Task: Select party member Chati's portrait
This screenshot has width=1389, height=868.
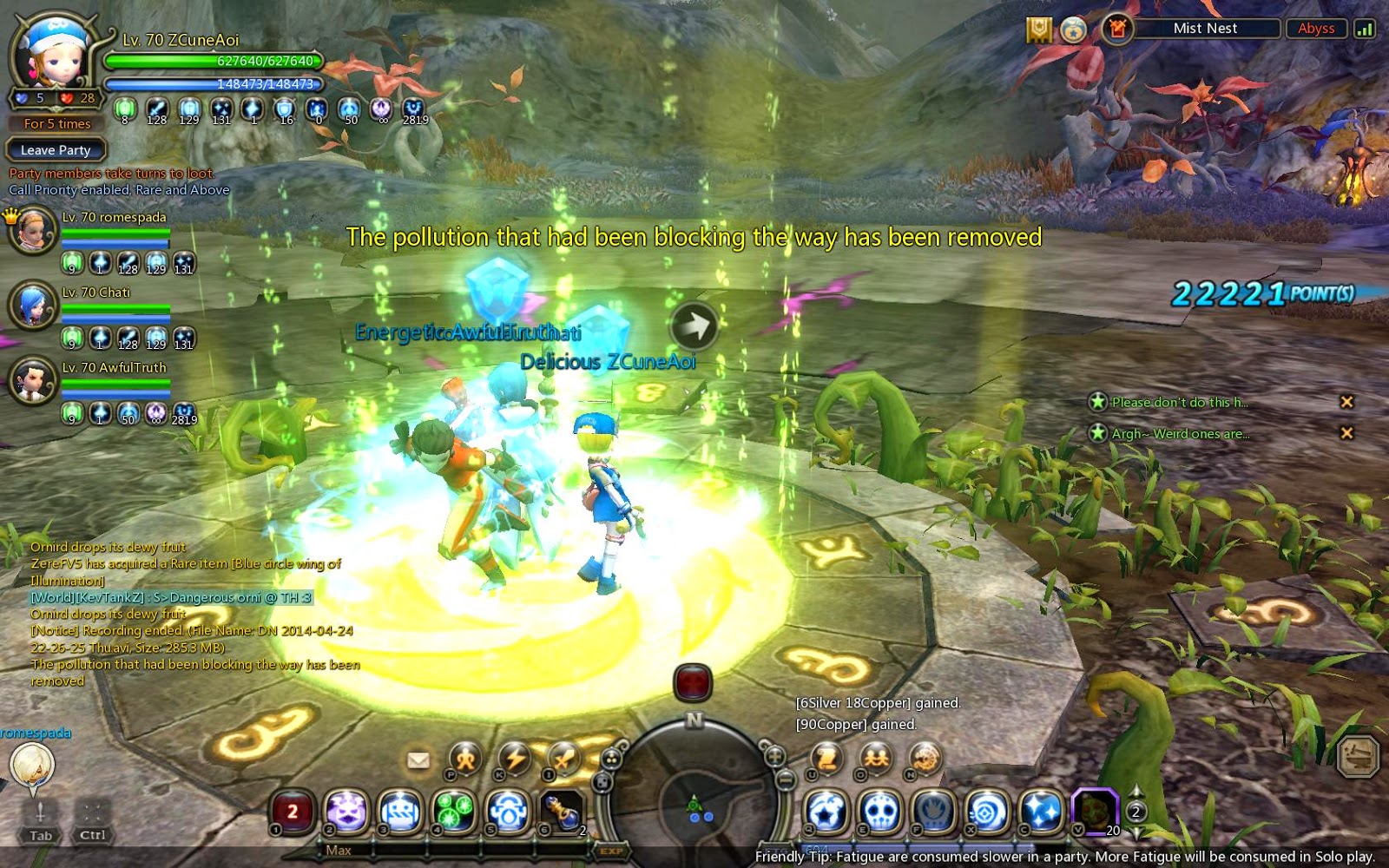Action: (33, 305)
